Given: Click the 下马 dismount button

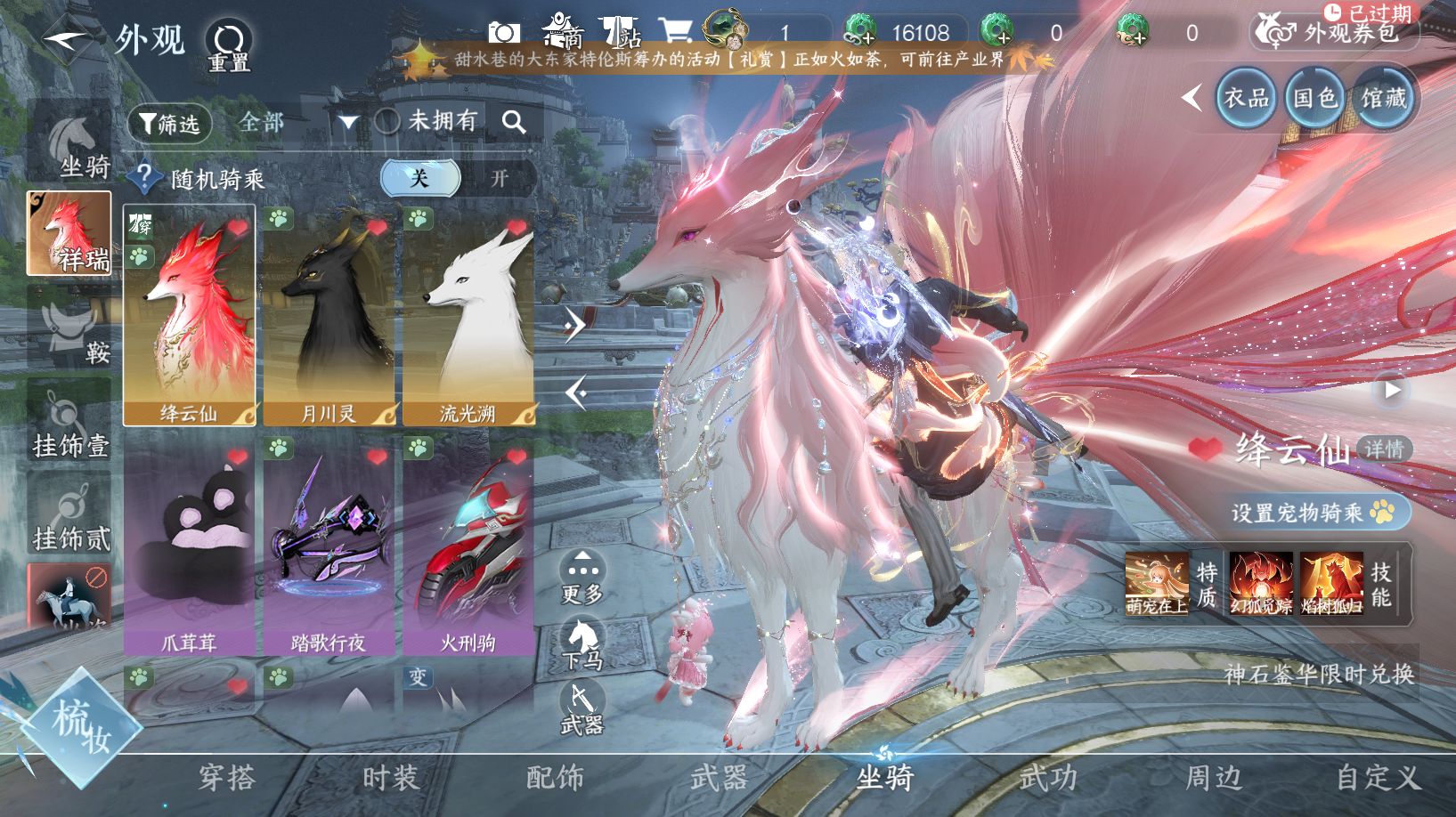Looking at the screenshot, I should click(582, 644).
